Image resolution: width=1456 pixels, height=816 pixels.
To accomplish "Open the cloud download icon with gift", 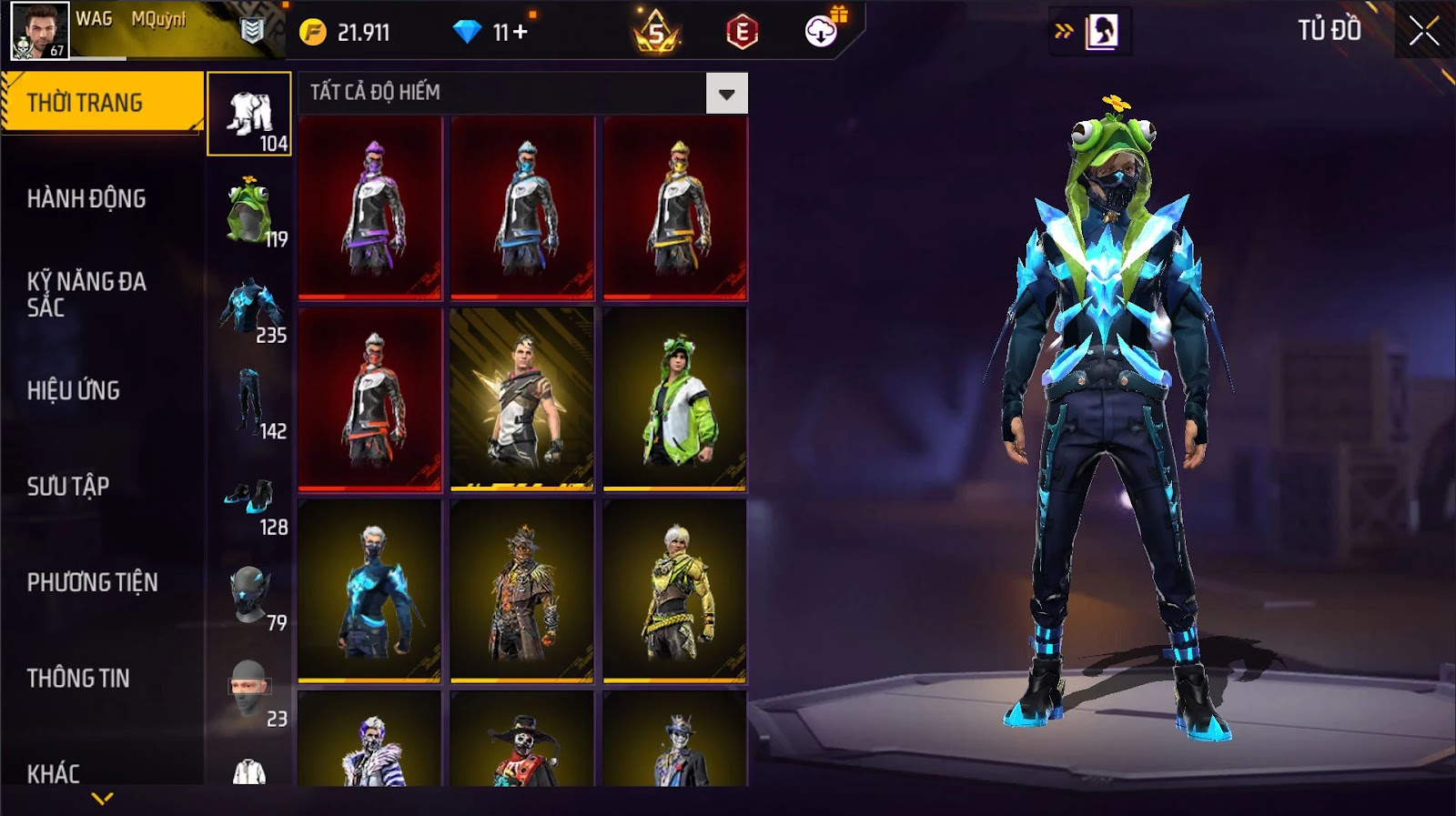I will pyautogui.click(x=822, y=32).
